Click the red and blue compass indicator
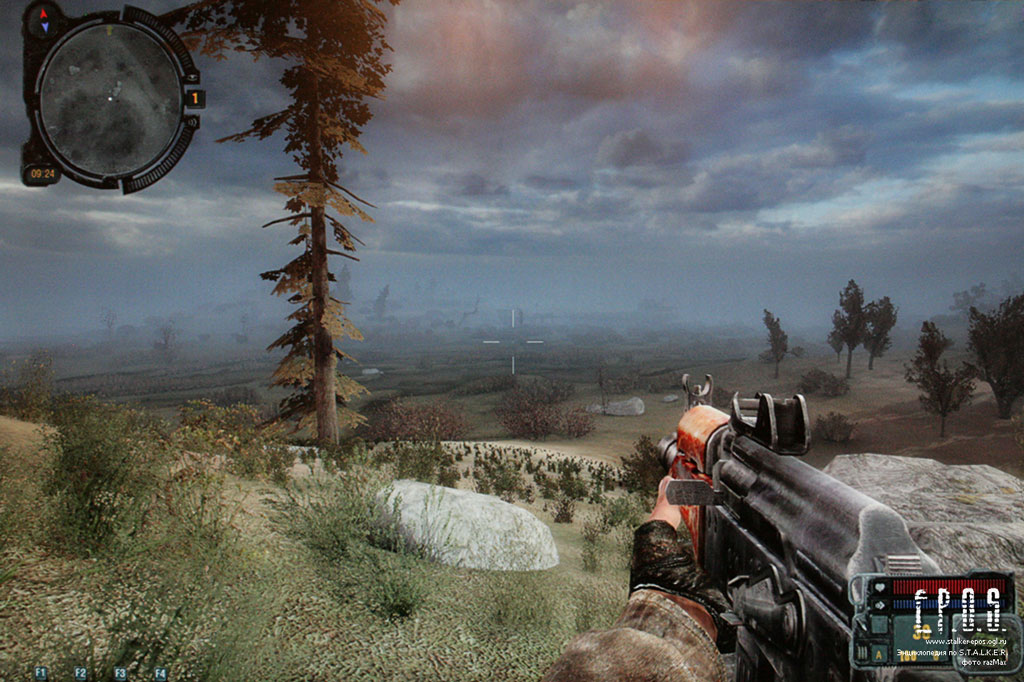 (x=43, y=19)
